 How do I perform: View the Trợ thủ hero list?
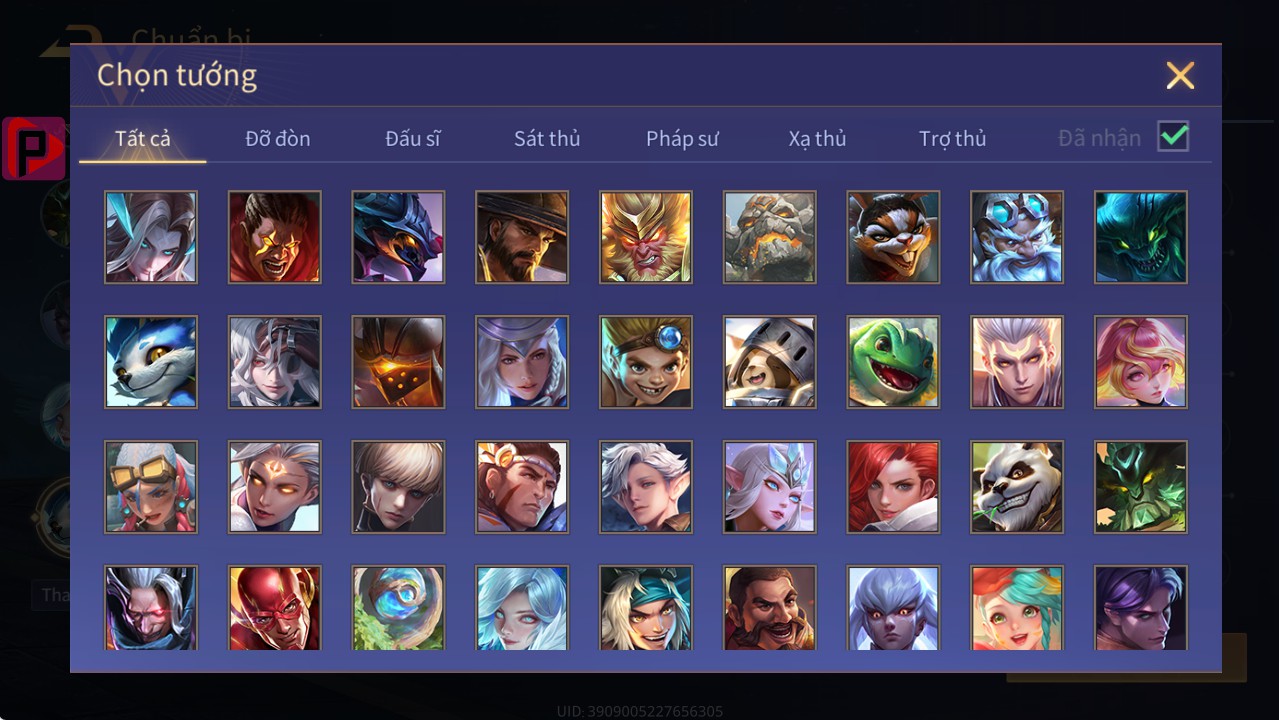pyautogui.click(x=952, y=139)
